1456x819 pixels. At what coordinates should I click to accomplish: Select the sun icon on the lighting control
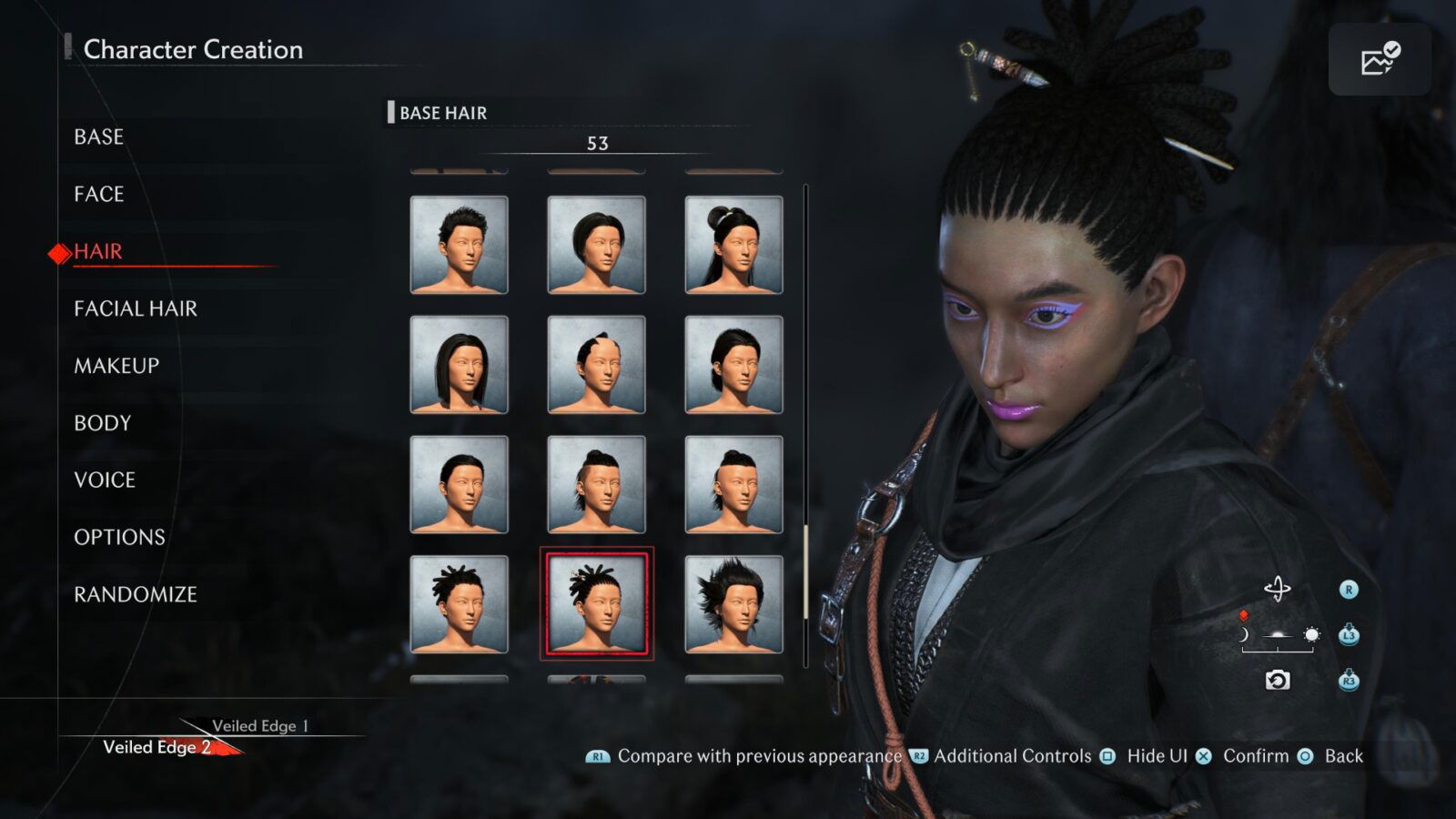click(1310, 635)
